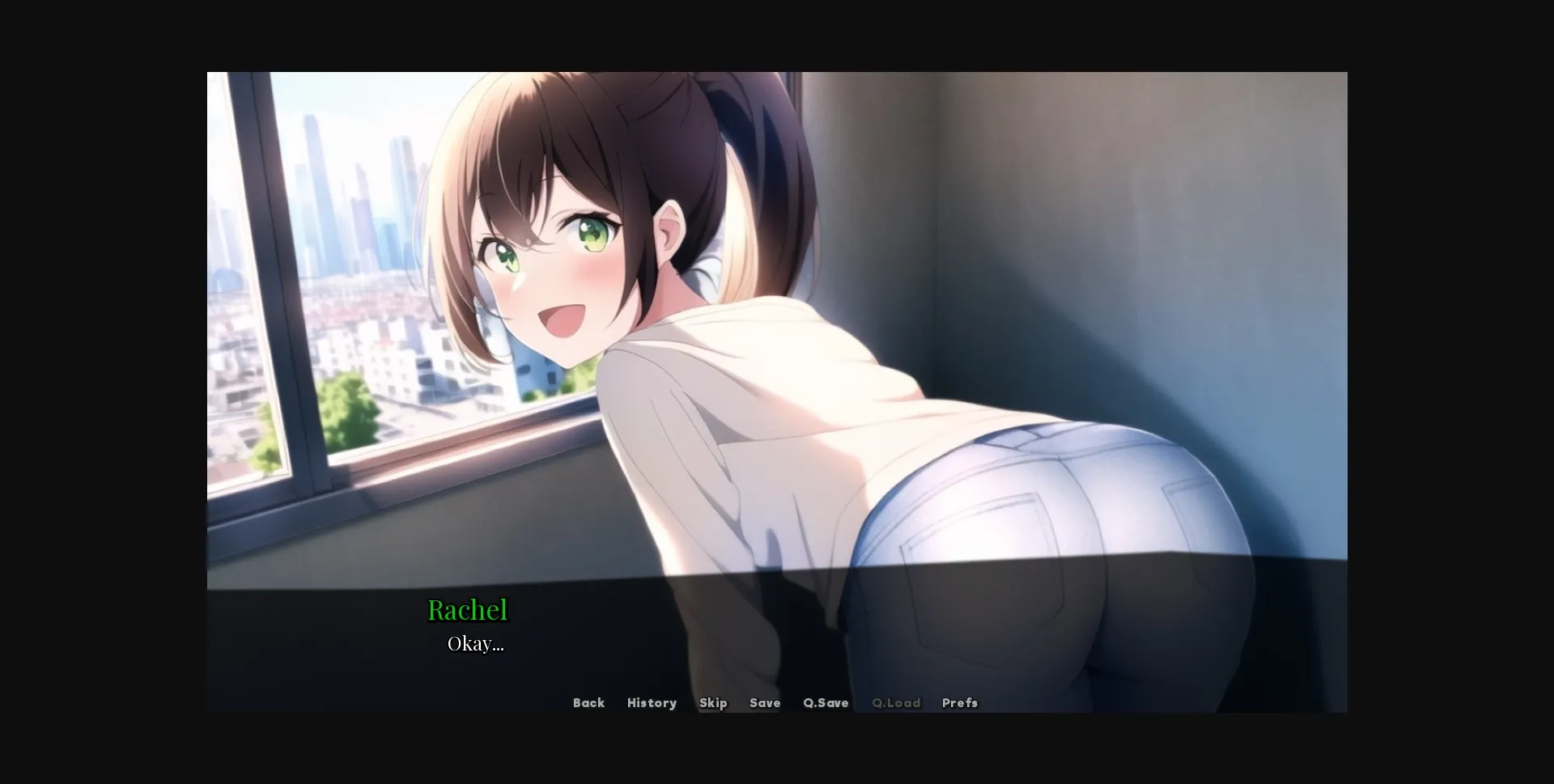Click Rachel's name label above the dialogue
This screenshot has height=784, width=1554.
[x=468, y=609]
